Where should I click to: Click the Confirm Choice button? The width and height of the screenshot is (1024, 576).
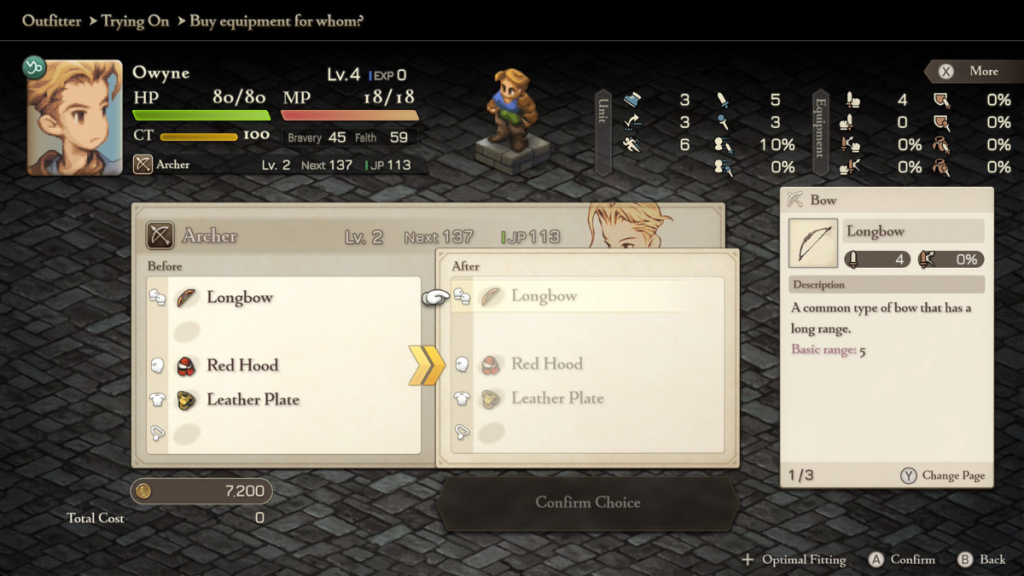pos(588,502)
